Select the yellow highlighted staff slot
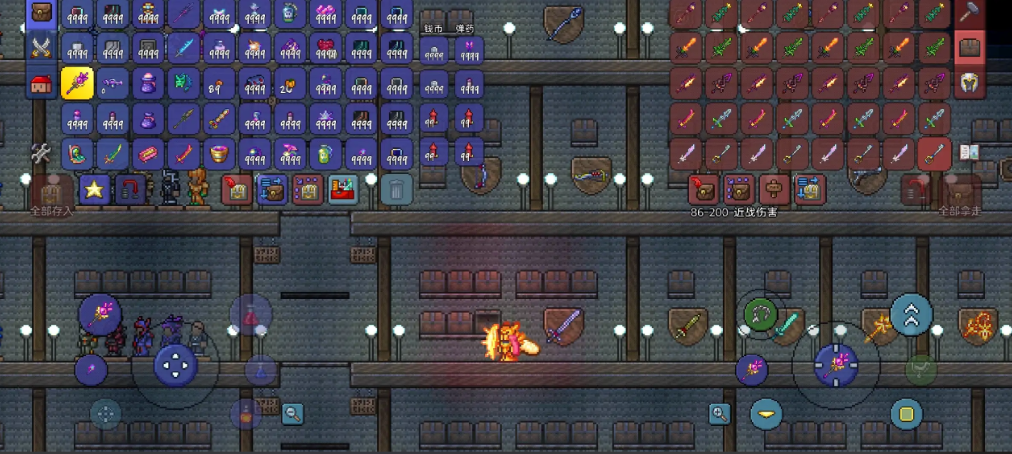Screen dimensions: 1012x454 [77, 84]
